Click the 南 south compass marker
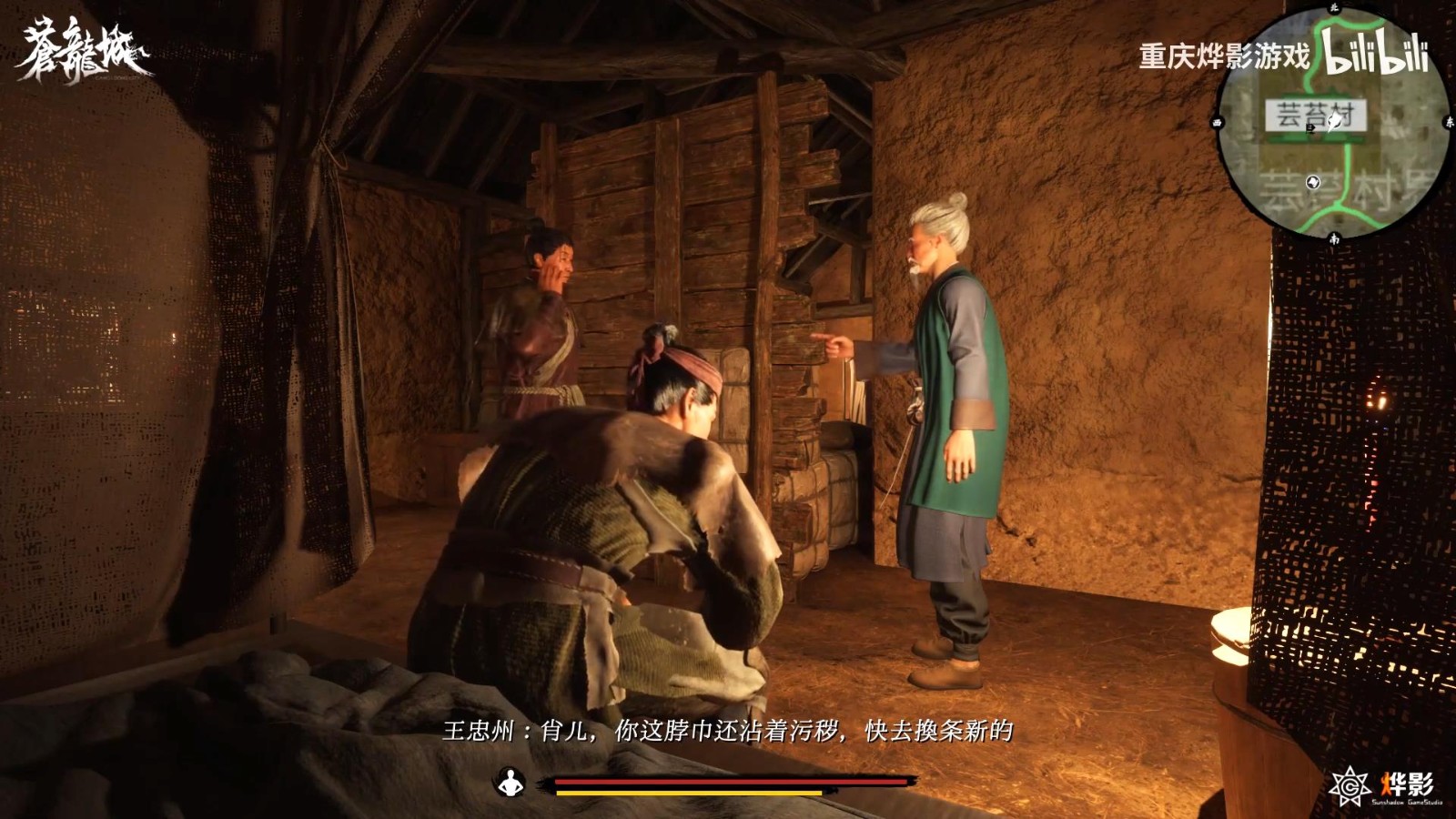The image size is (1456, 819). pos(1332,237)
